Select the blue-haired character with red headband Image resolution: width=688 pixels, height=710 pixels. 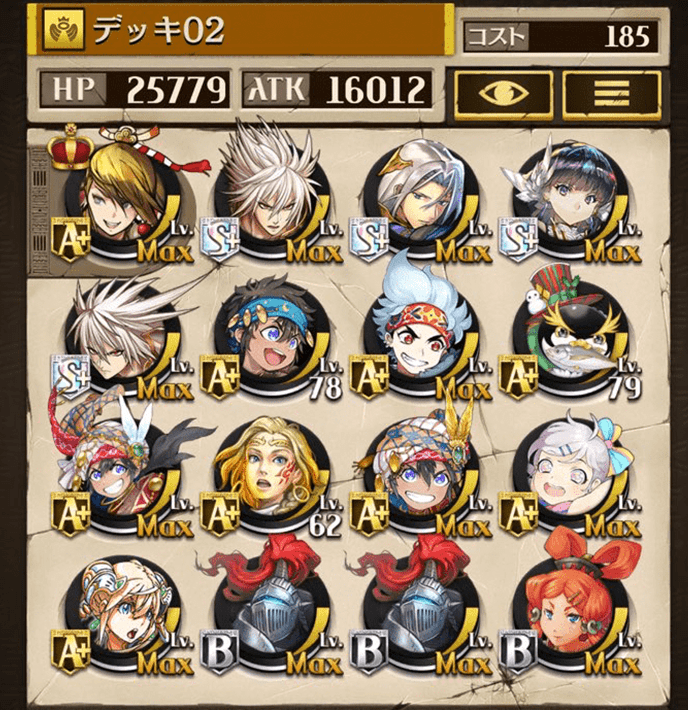419,342
